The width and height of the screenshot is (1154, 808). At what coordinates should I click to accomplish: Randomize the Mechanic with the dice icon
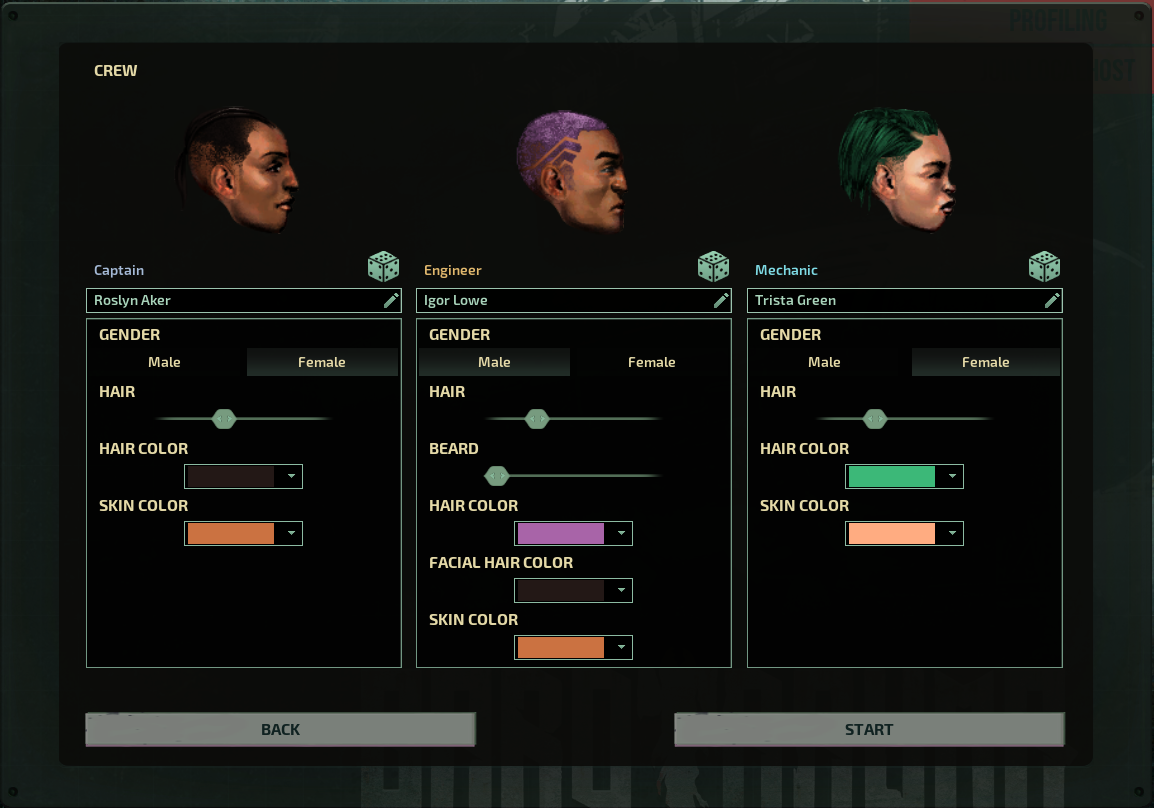1044,267
